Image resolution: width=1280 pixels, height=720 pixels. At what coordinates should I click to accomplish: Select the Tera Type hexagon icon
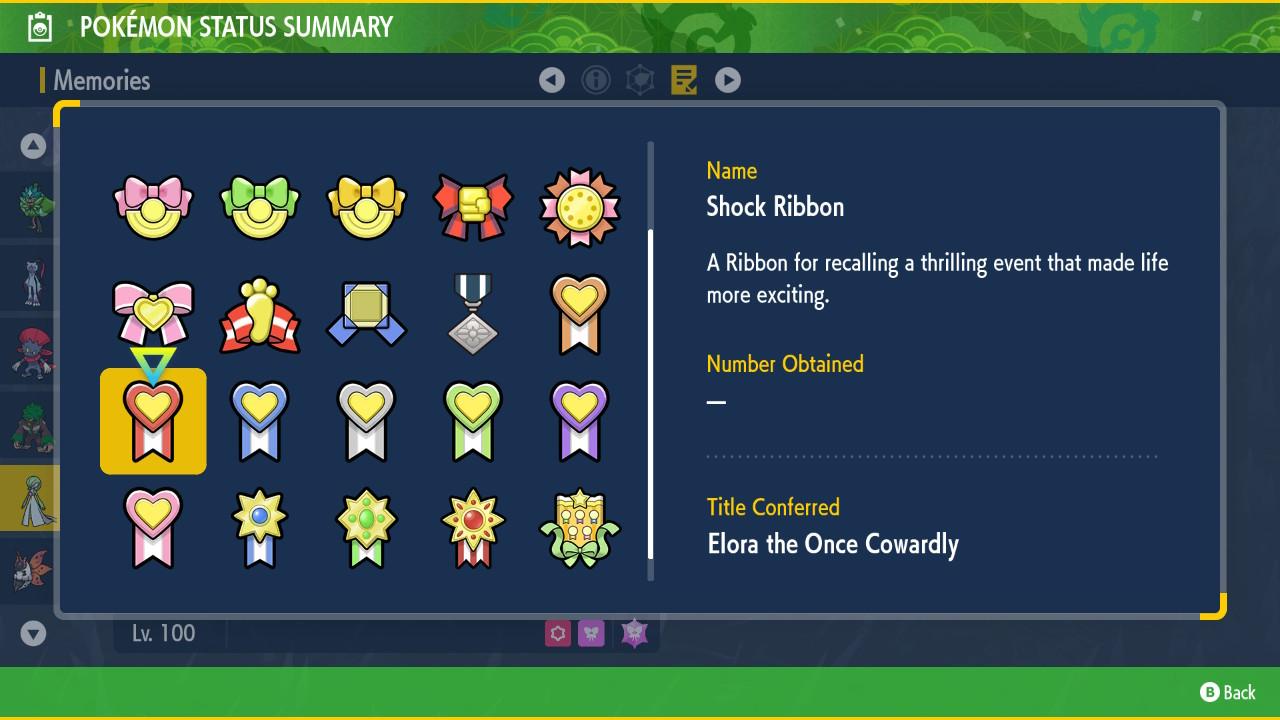click(x=640, y=80)
